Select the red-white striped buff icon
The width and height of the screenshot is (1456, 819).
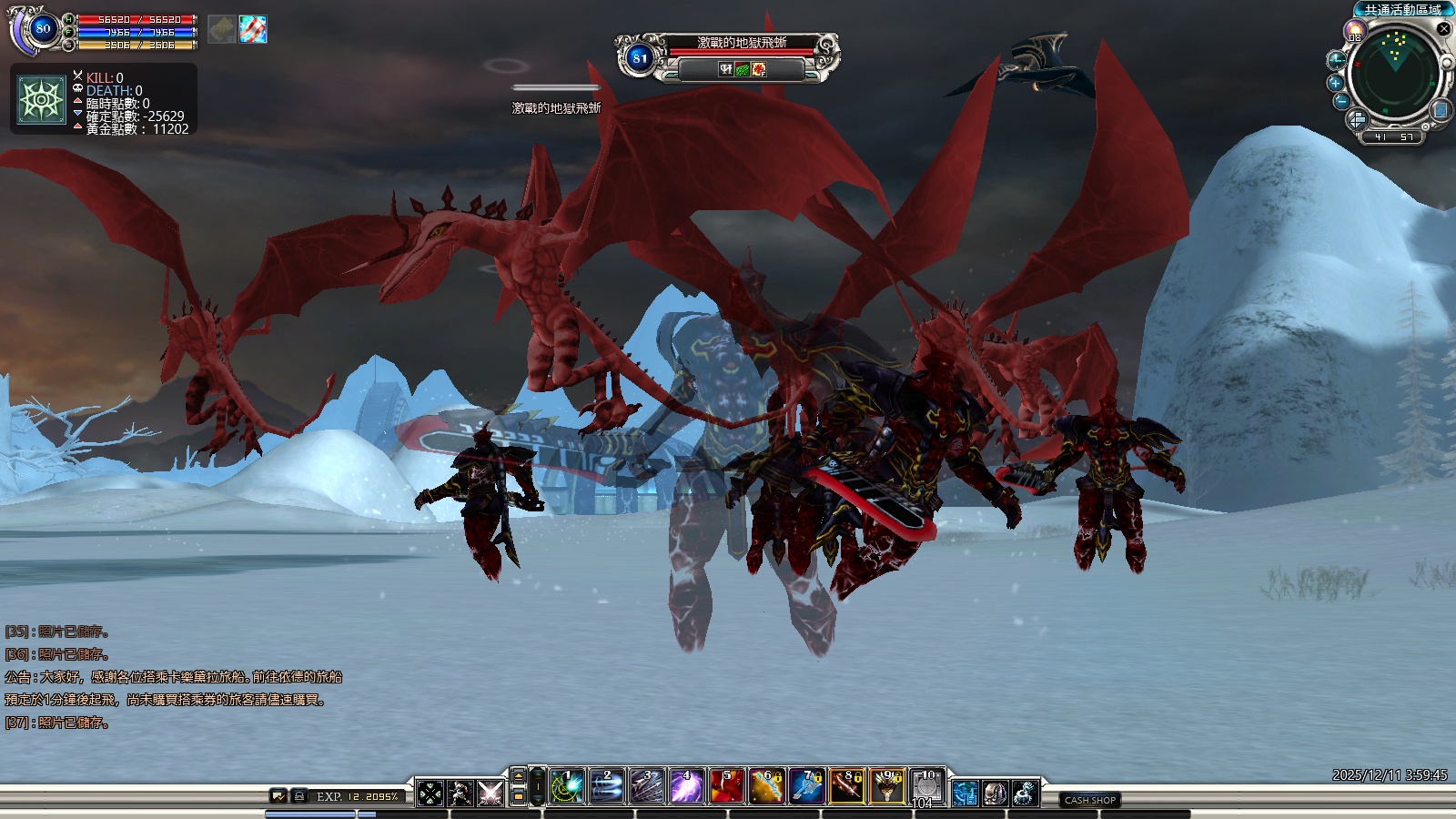(253, 29)
